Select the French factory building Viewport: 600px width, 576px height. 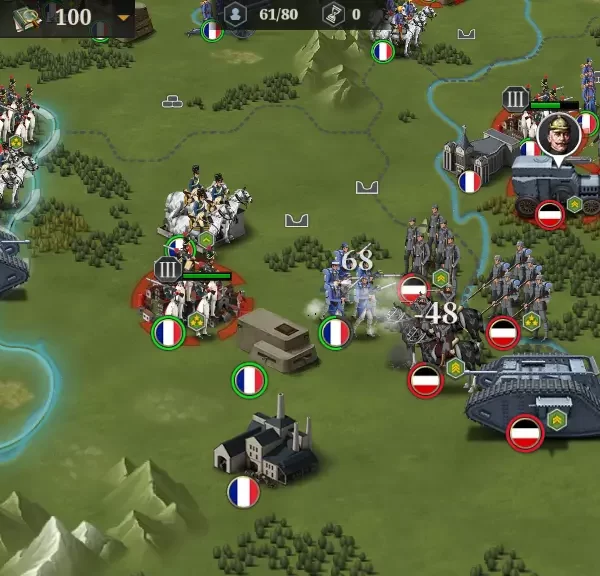point(265,449)
